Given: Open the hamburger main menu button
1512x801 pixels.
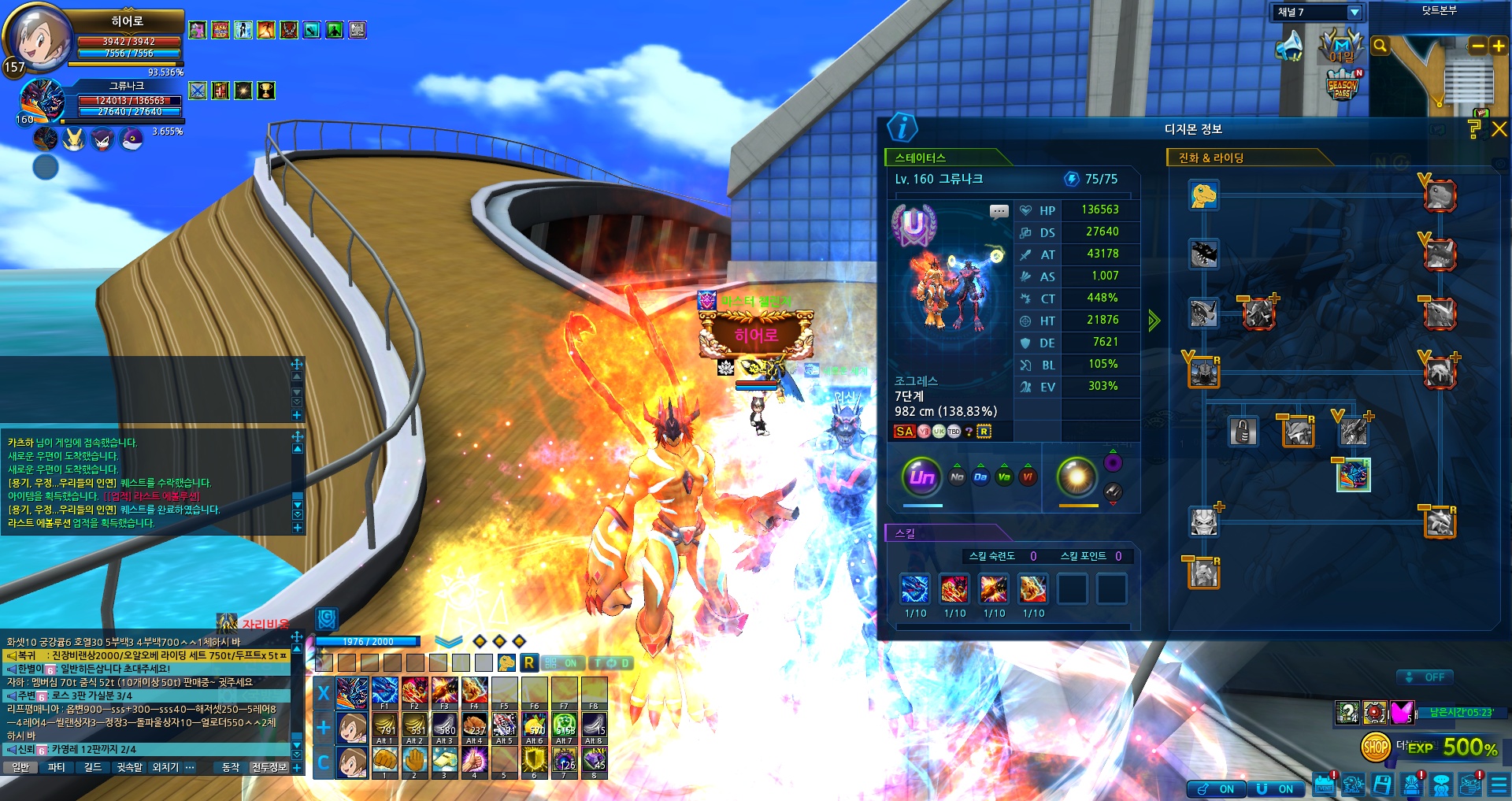Looking at the screenshot, I should tap(1499, 785).
